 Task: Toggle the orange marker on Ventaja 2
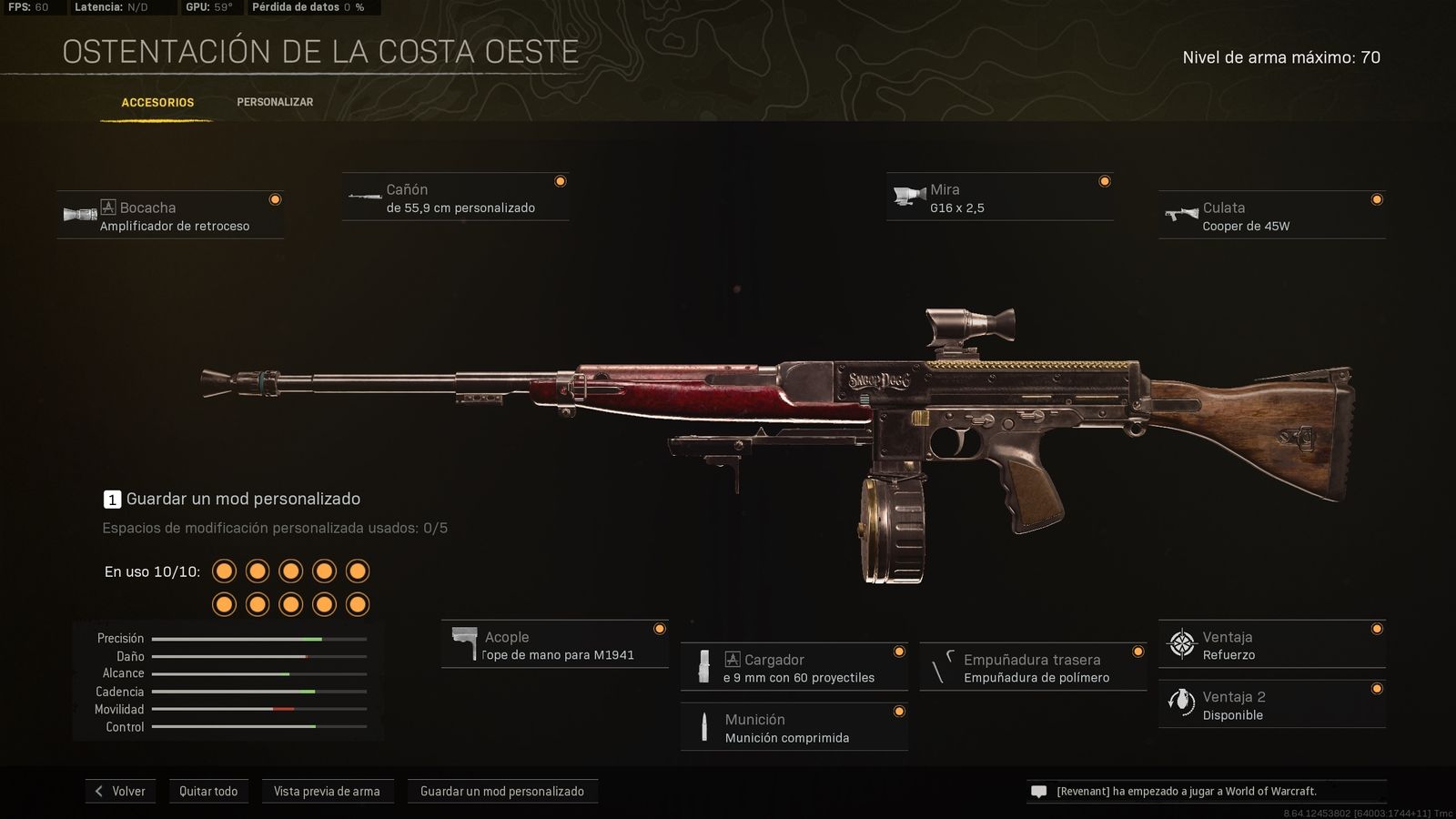[1376, 686]
